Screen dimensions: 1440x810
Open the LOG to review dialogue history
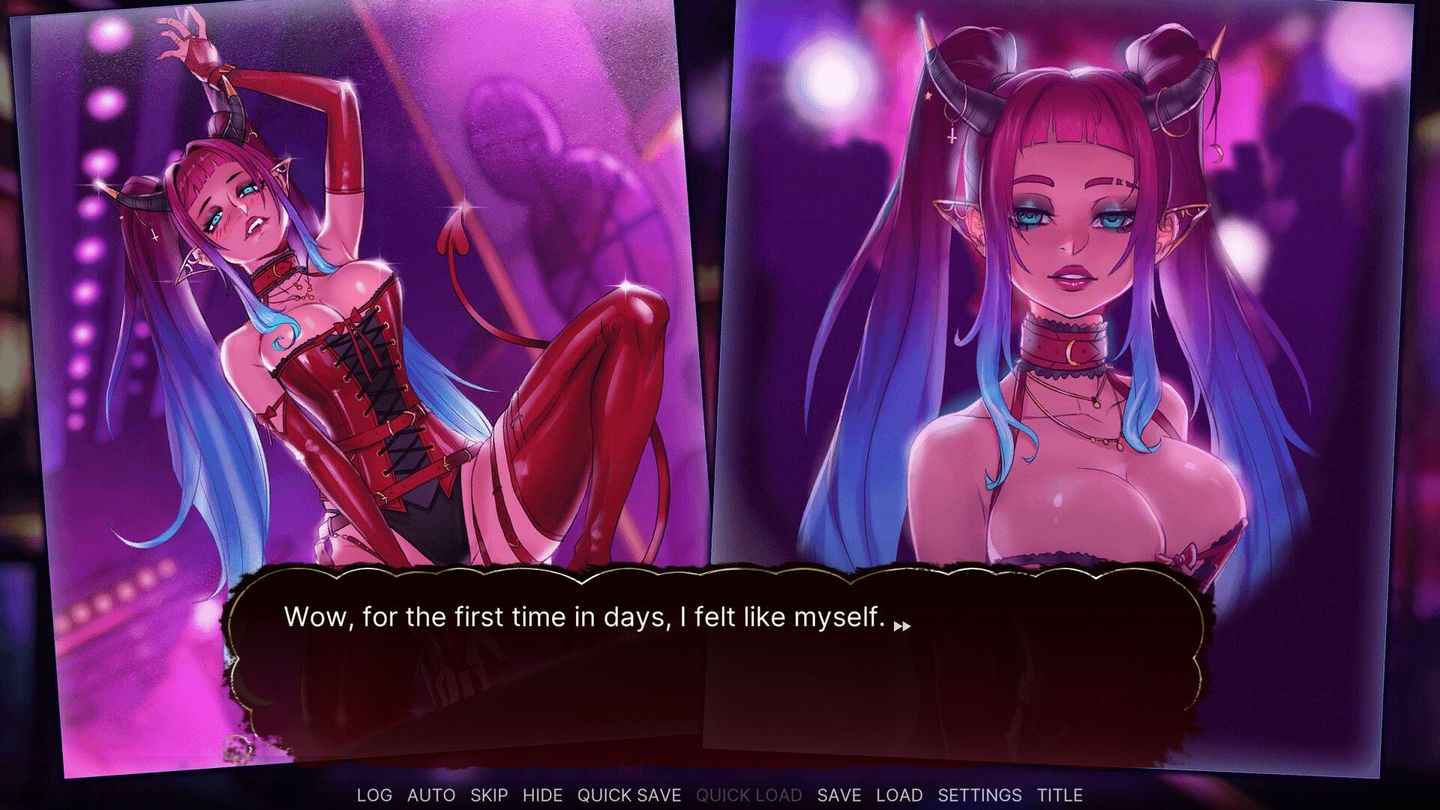click(x=374, y=795)
